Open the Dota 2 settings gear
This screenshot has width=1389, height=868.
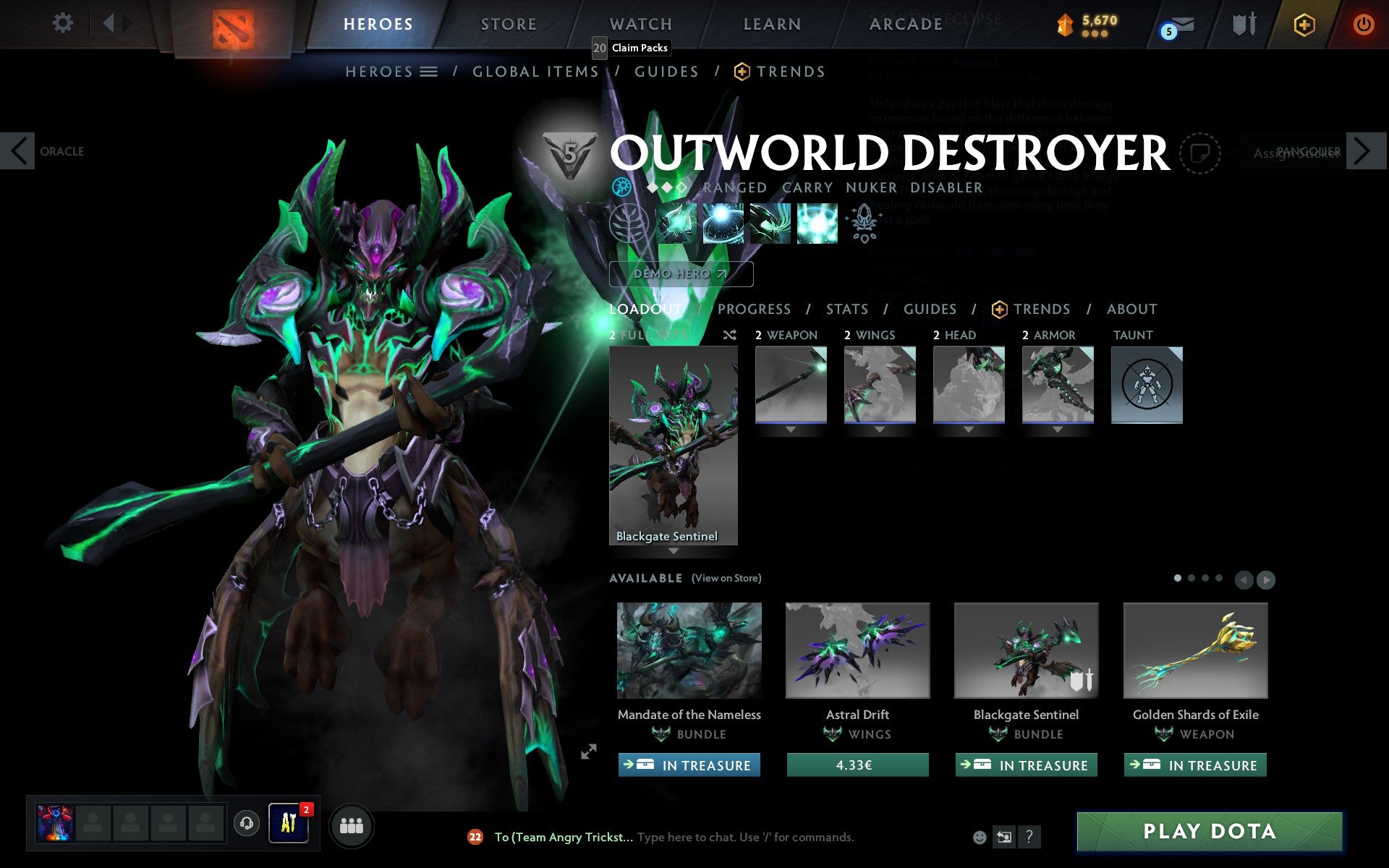point(64,23)
